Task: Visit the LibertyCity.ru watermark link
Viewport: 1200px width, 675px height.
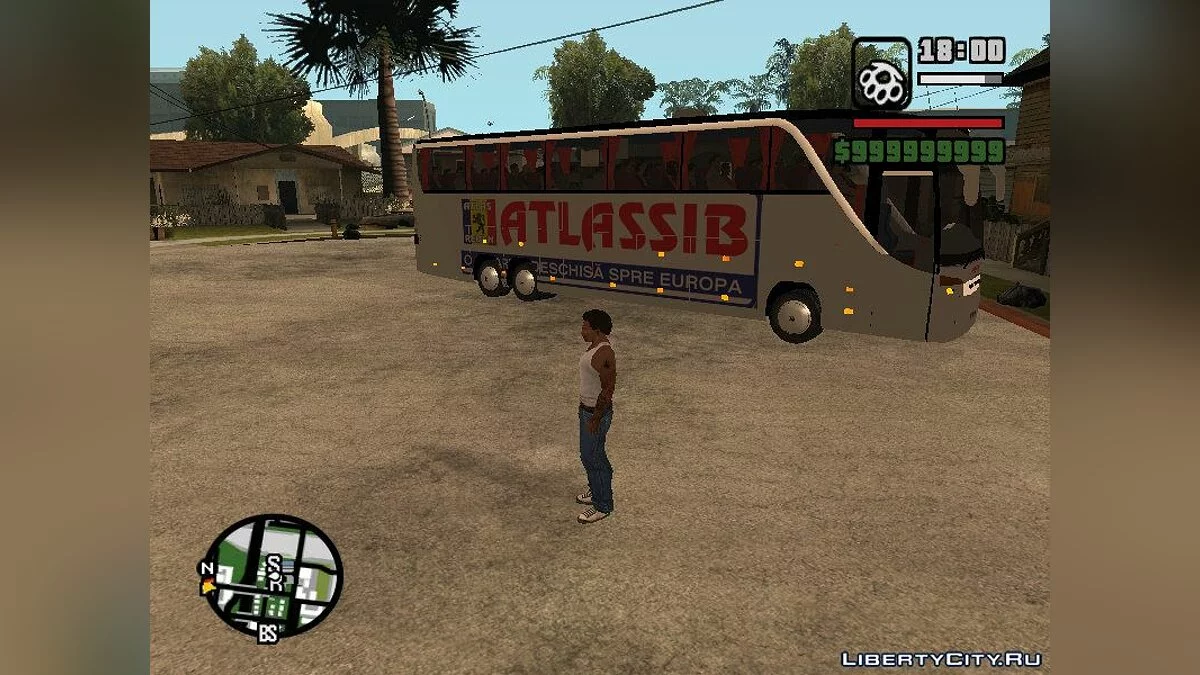Action: (x=941, y=659)
